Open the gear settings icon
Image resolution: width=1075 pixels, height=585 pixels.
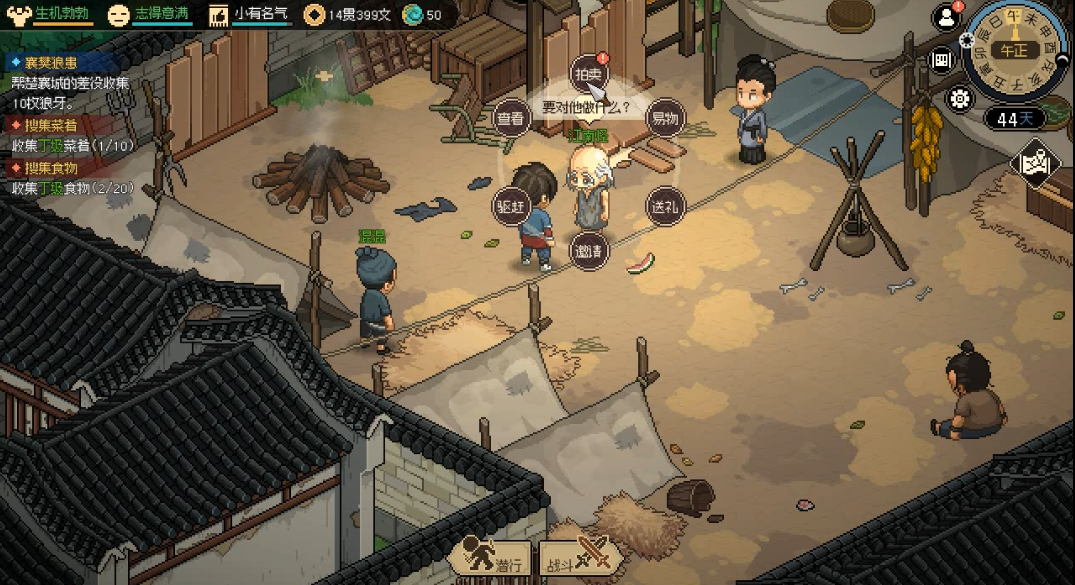pos(961,99)
